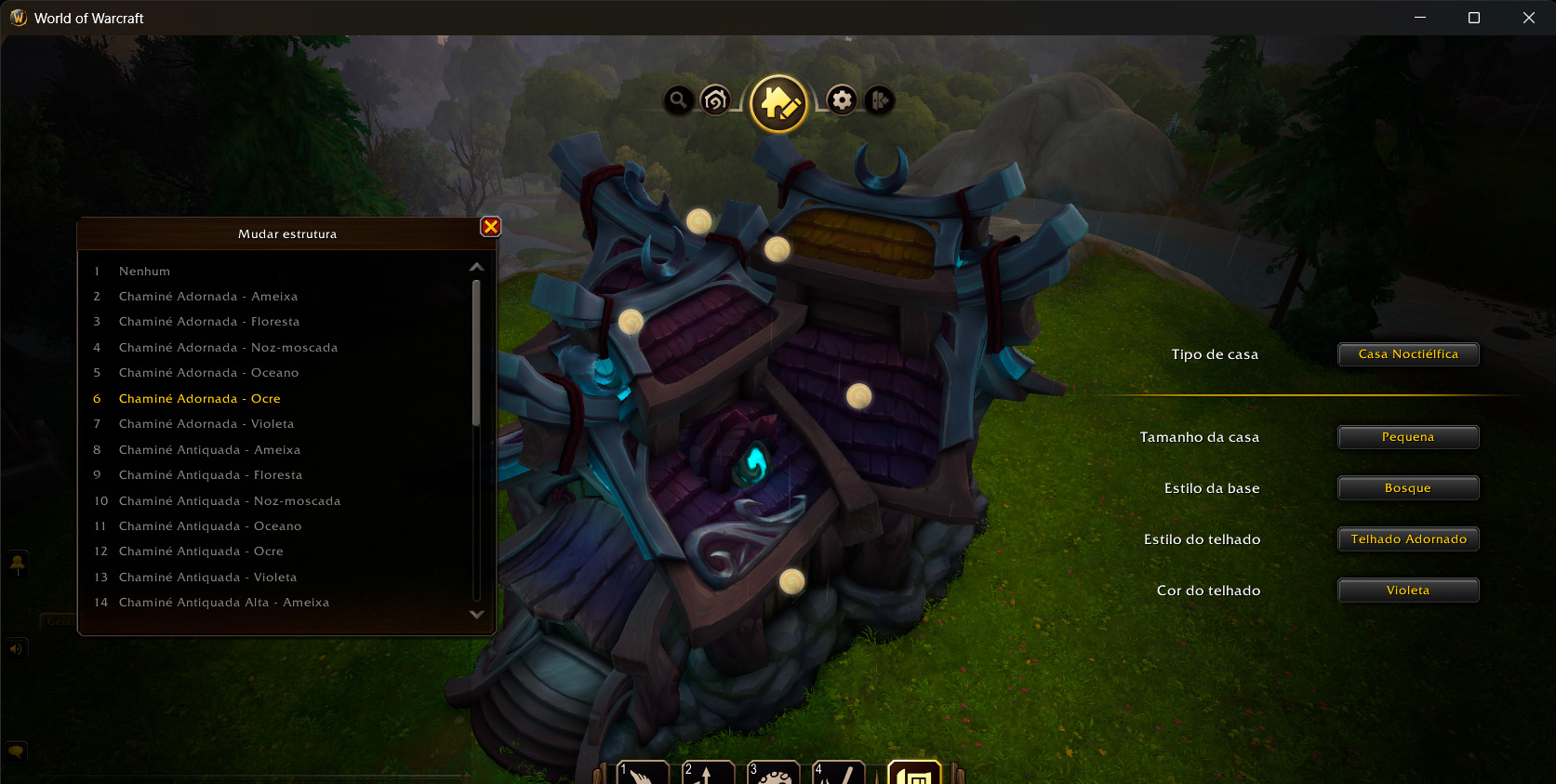
Task: Maximize the World of Warcraft window
Action: (x=1474, y=18)
